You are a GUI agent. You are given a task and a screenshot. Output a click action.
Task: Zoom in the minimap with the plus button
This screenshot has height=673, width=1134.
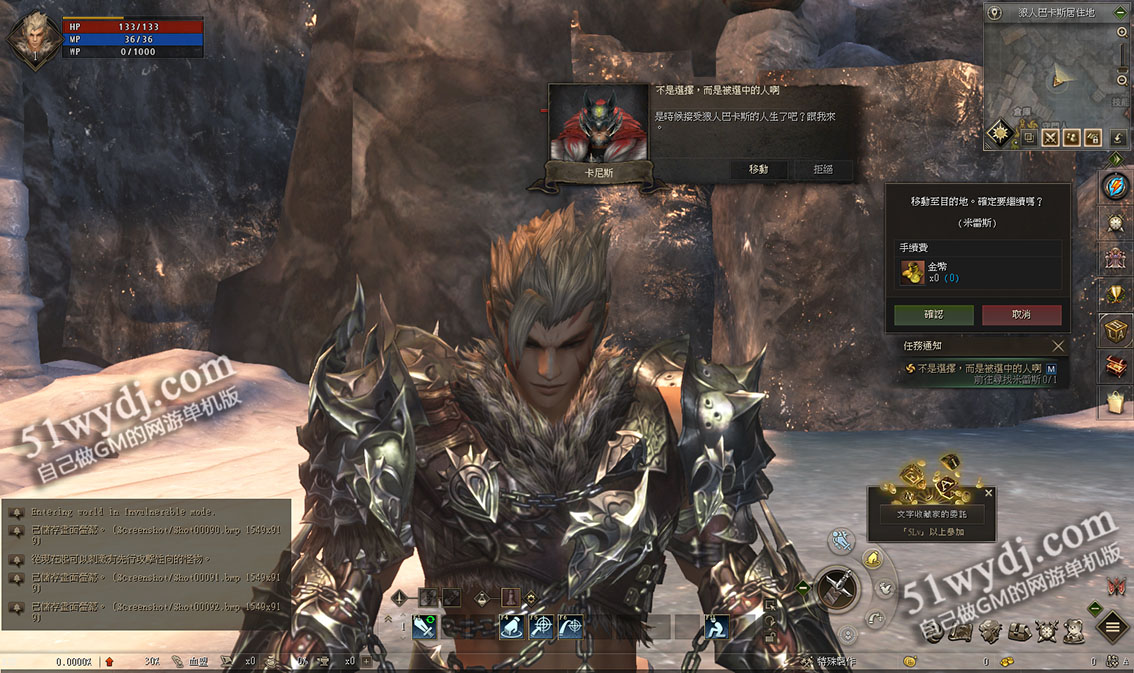1123,33
